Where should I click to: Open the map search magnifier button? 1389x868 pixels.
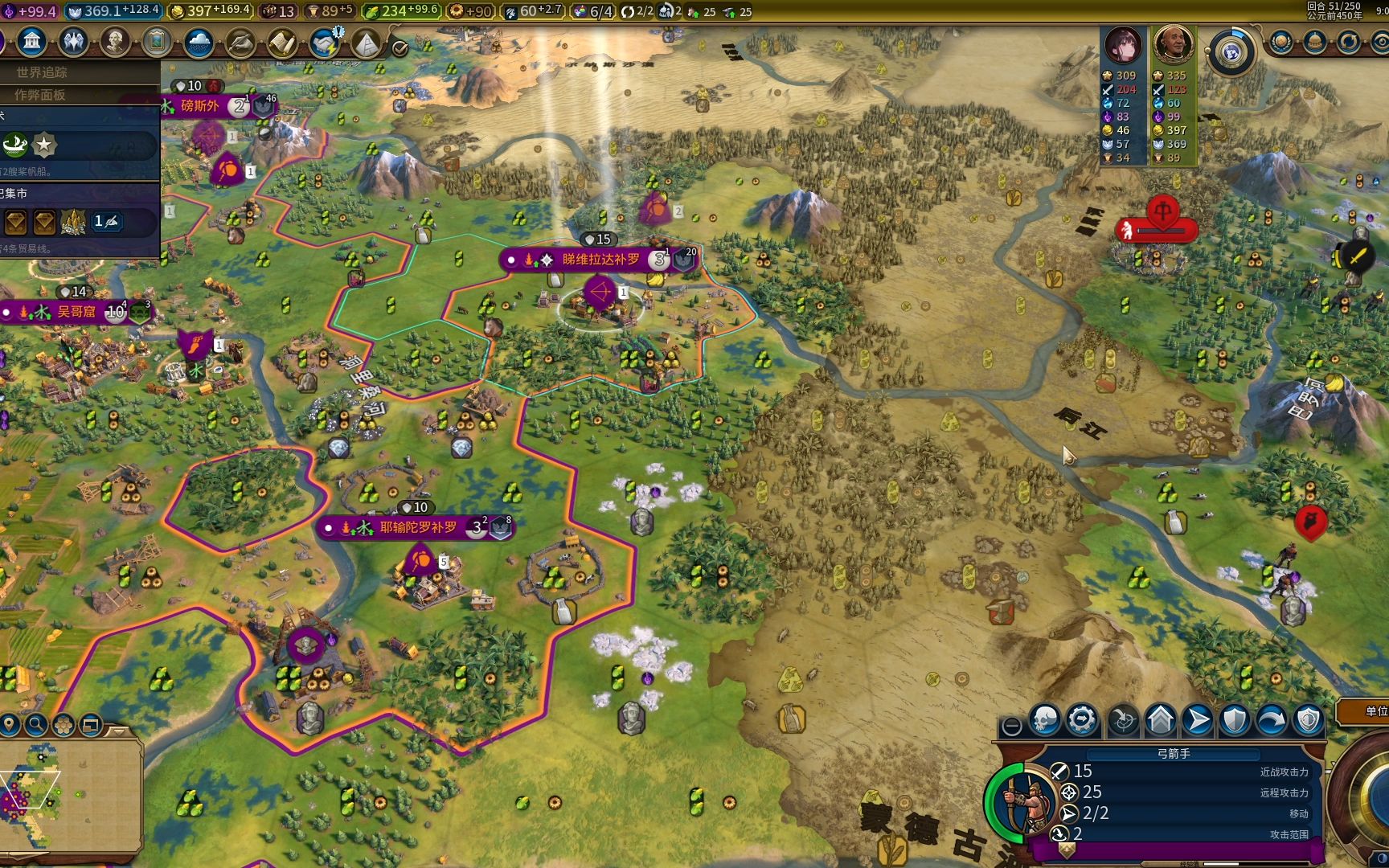[x=36, y=725]
